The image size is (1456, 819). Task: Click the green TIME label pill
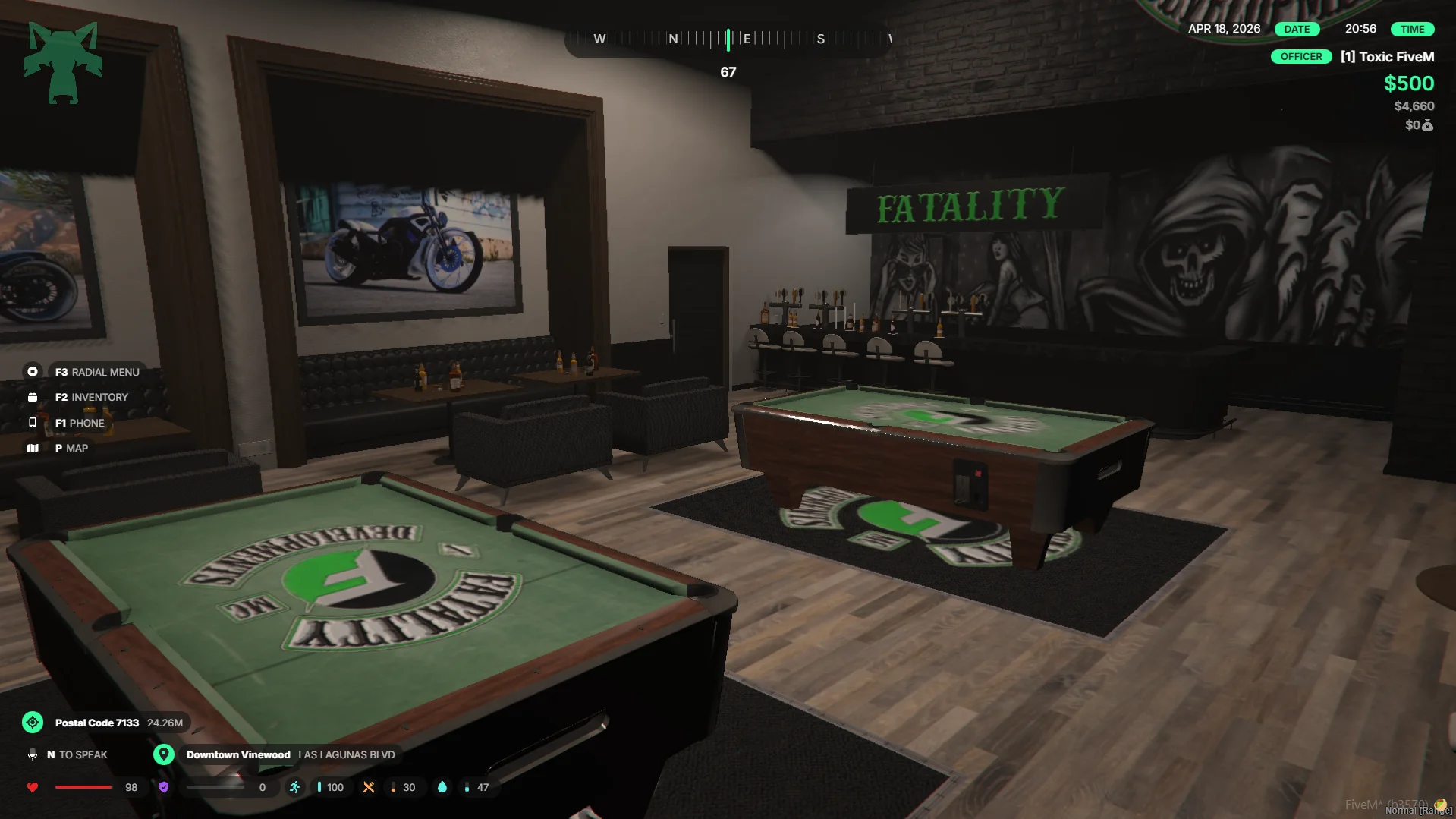coord(1412,29)
